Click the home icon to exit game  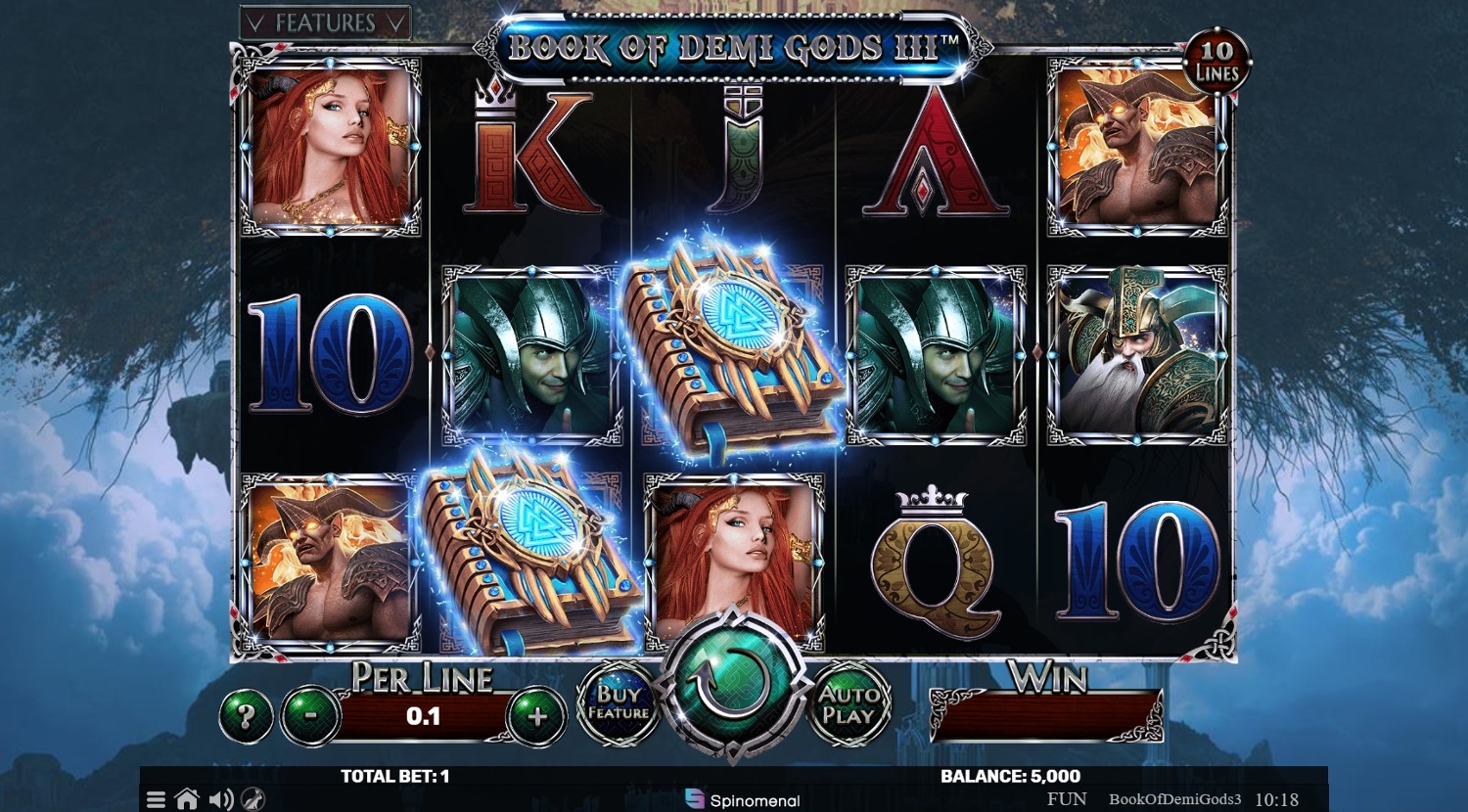click(x=187, y=799)
